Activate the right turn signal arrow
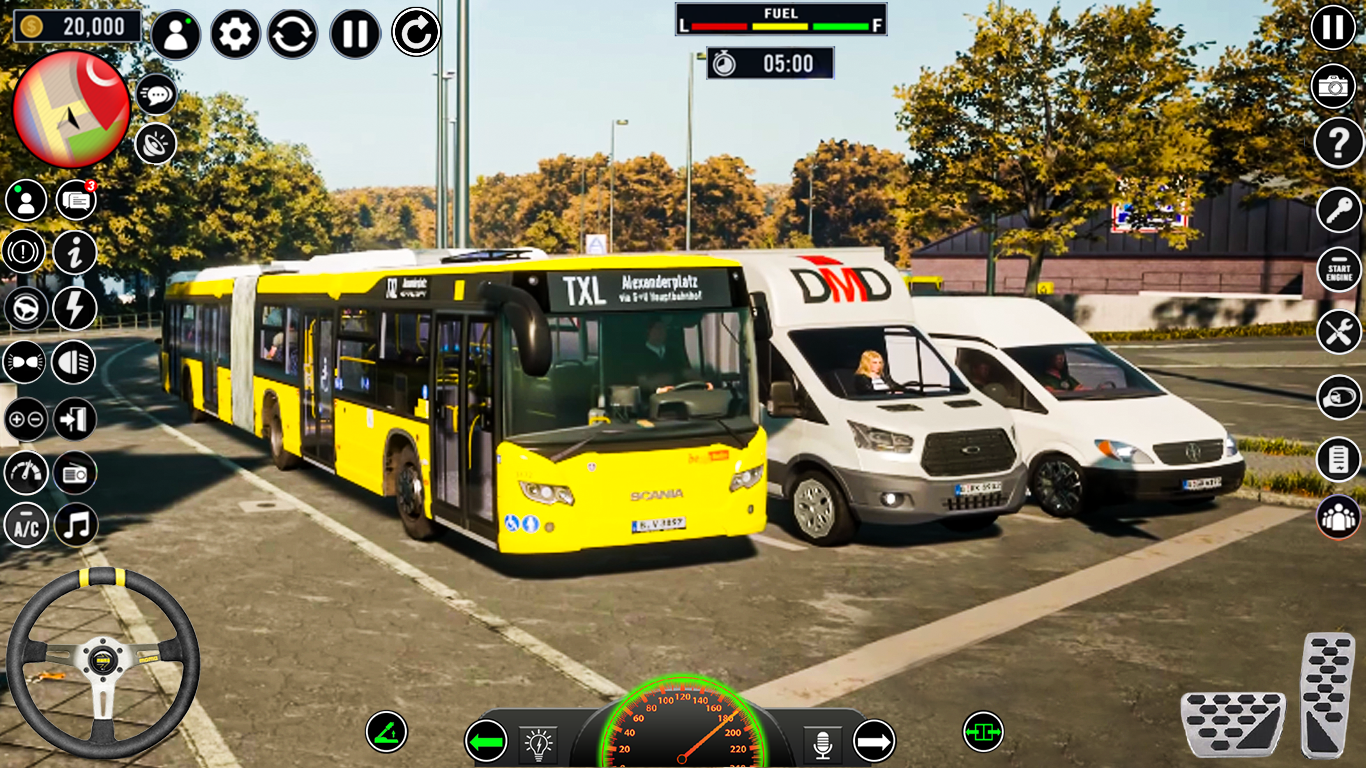This screenshot has width=1366, height=768. (x=874, y=742)
